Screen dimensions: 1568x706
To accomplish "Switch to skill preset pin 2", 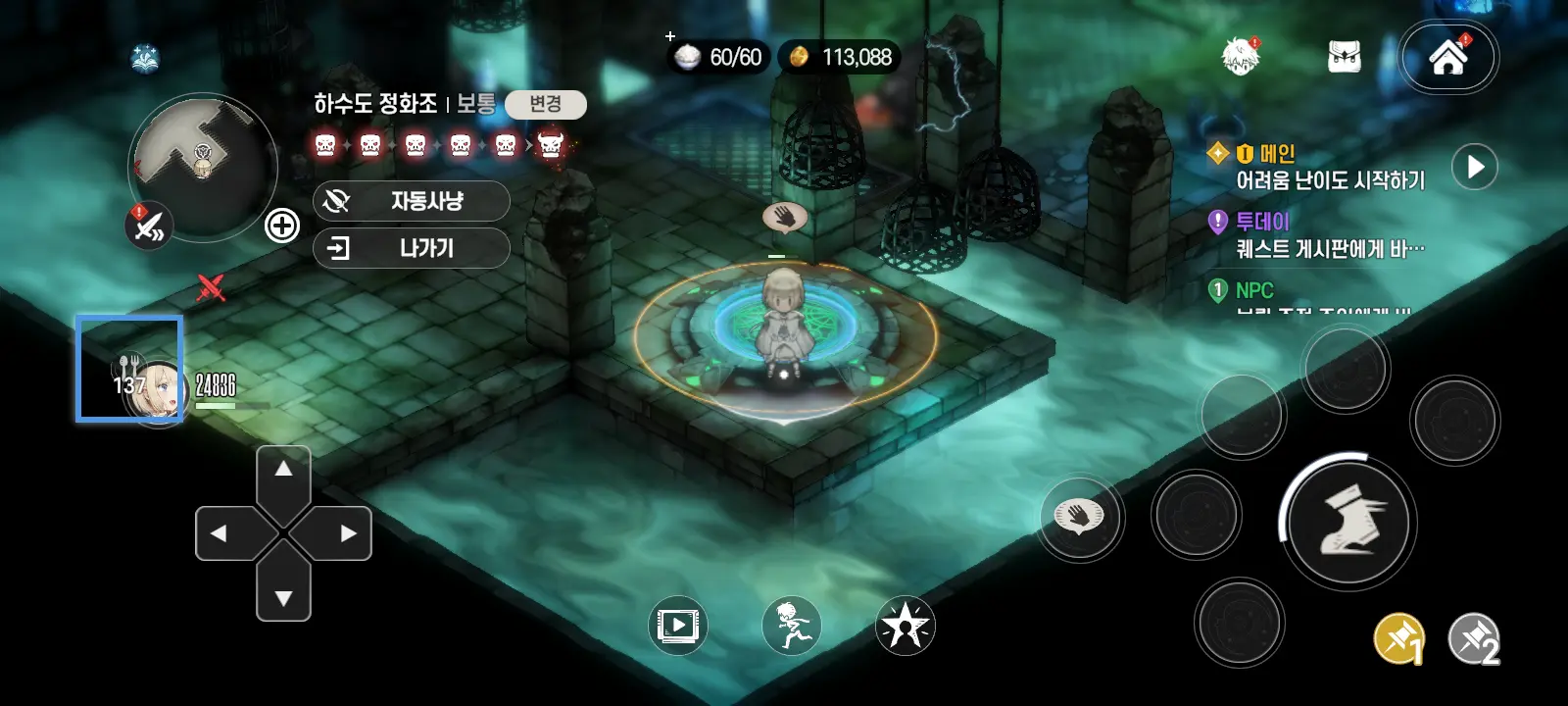I will [x=1475, y=638].
